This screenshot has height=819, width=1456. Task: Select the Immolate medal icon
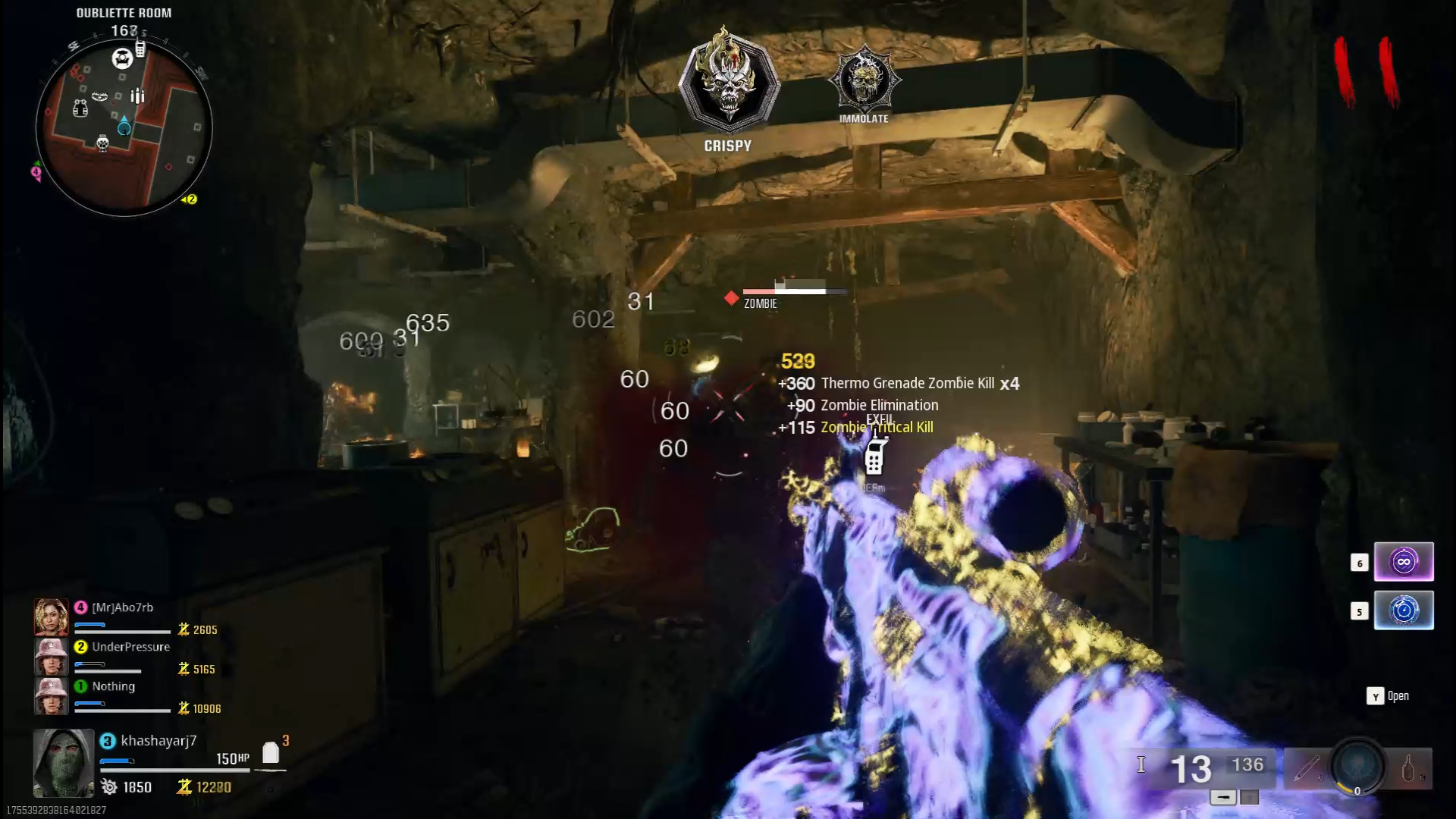coord(864,78)
